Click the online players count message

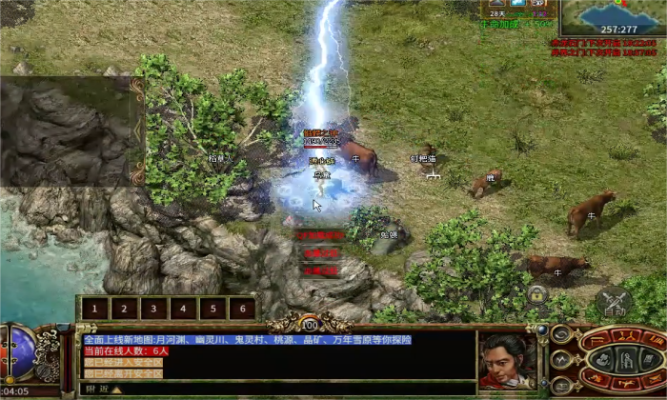point(126,351)
